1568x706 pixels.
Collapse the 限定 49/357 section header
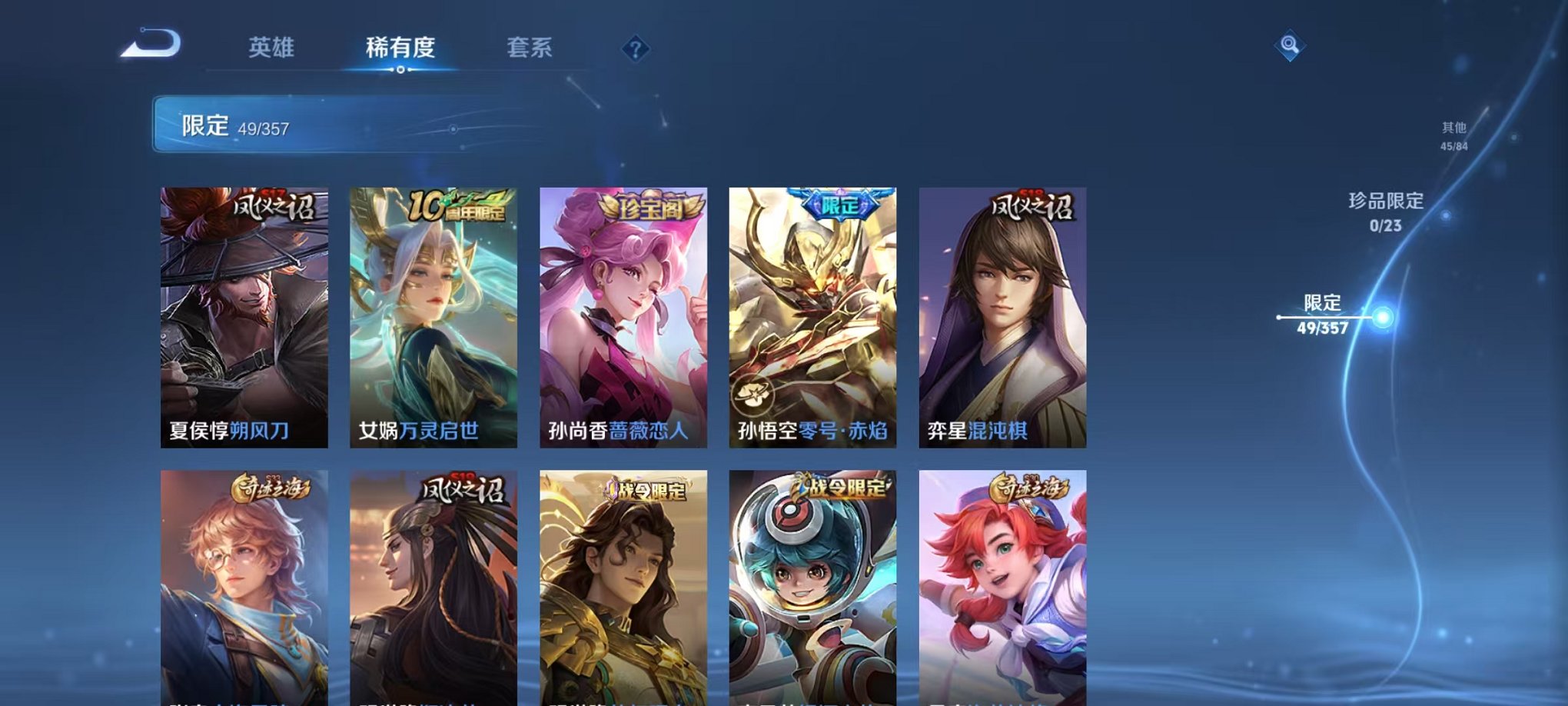[x=238, y=127]
